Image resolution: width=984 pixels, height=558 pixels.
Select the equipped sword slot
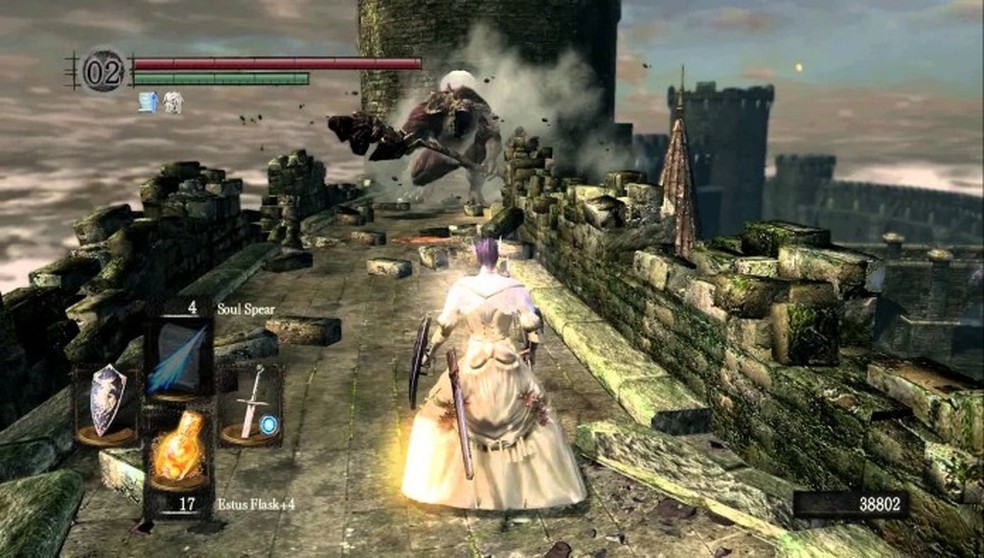[250, 402]
